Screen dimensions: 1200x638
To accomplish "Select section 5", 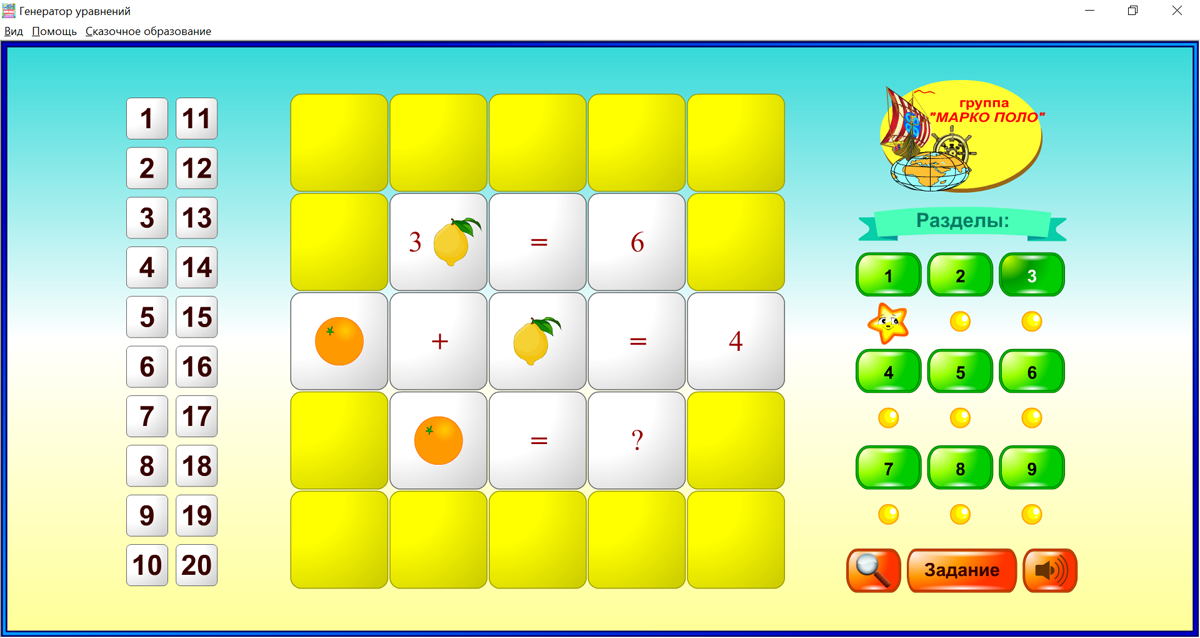I will [960, 372].
